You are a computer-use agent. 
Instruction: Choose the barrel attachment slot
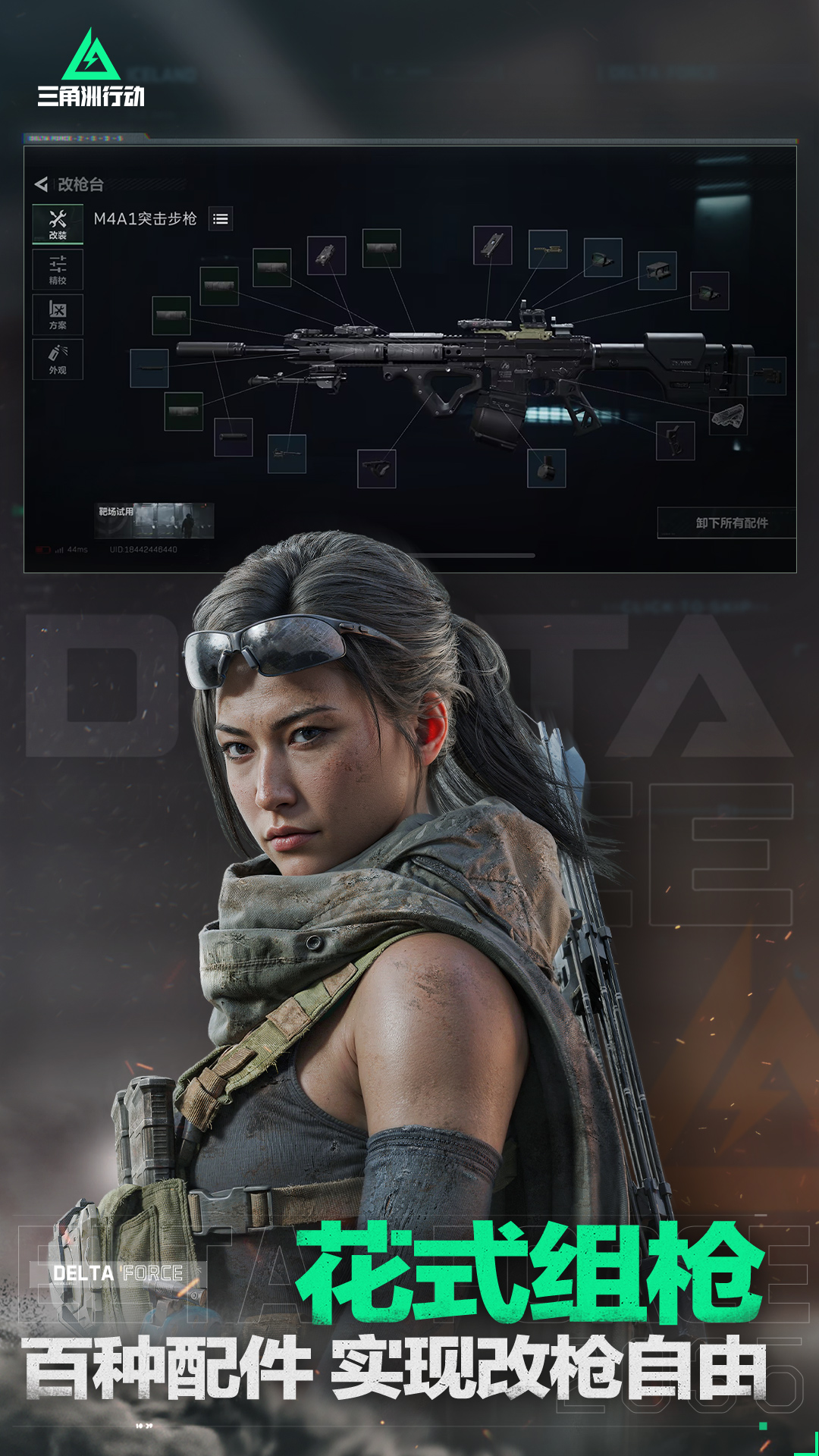point(149,369)
